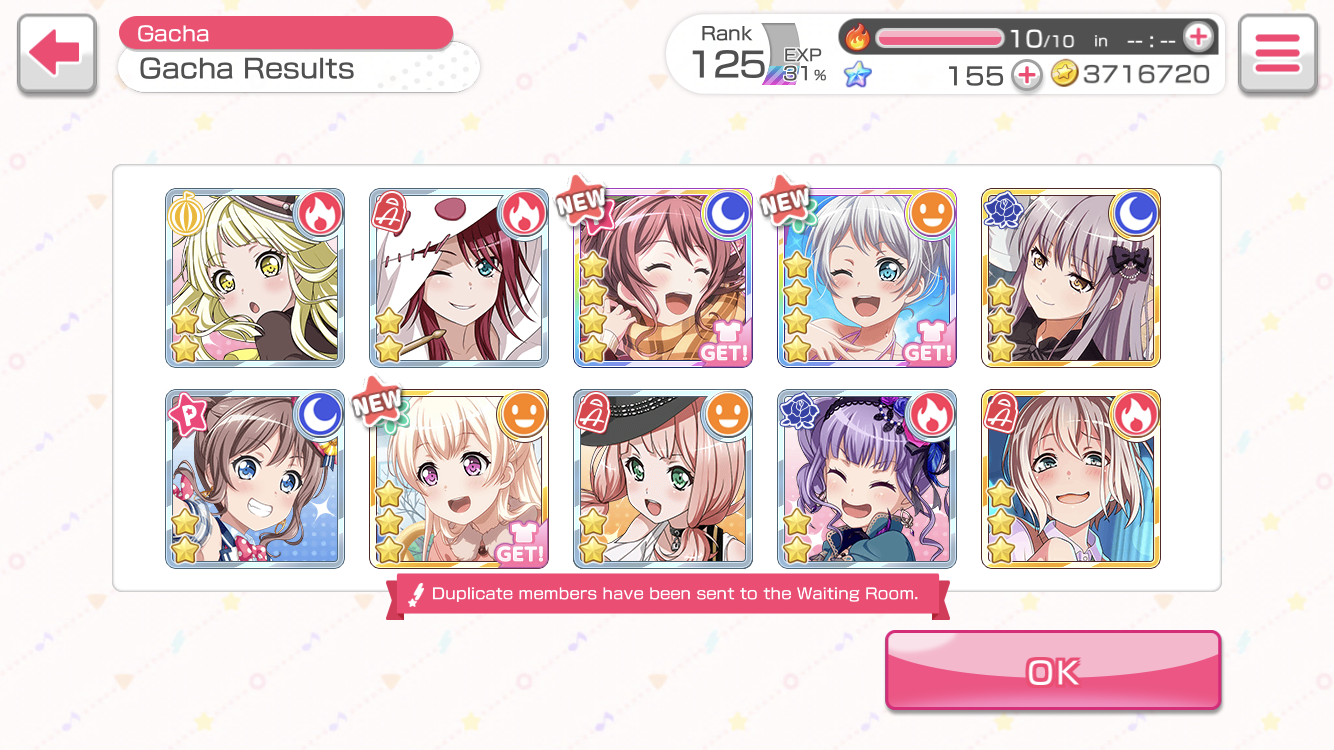The image size is (1334, 750).
Task: Refill boost with the flame gauge plus button
Action: 1197,38
